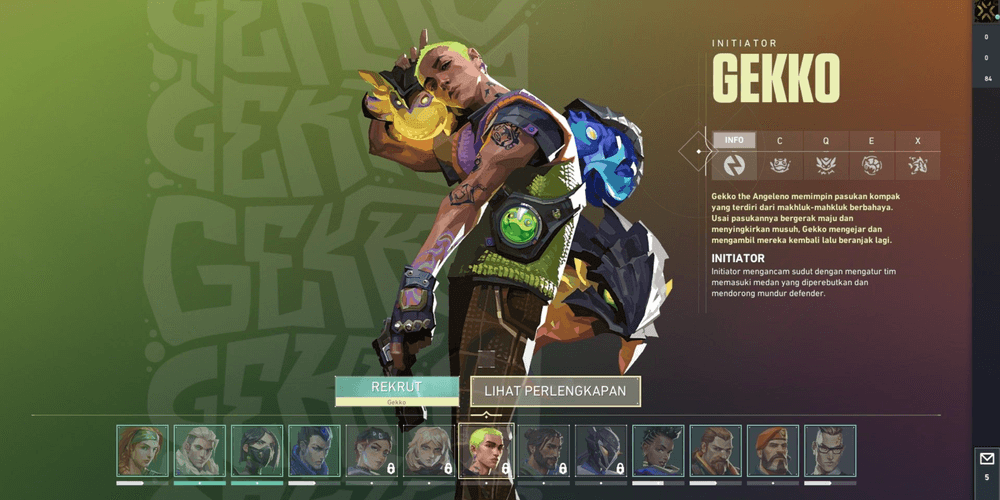
Task: Pick Brimstone's portrait with orange beret
Action: 773,451
